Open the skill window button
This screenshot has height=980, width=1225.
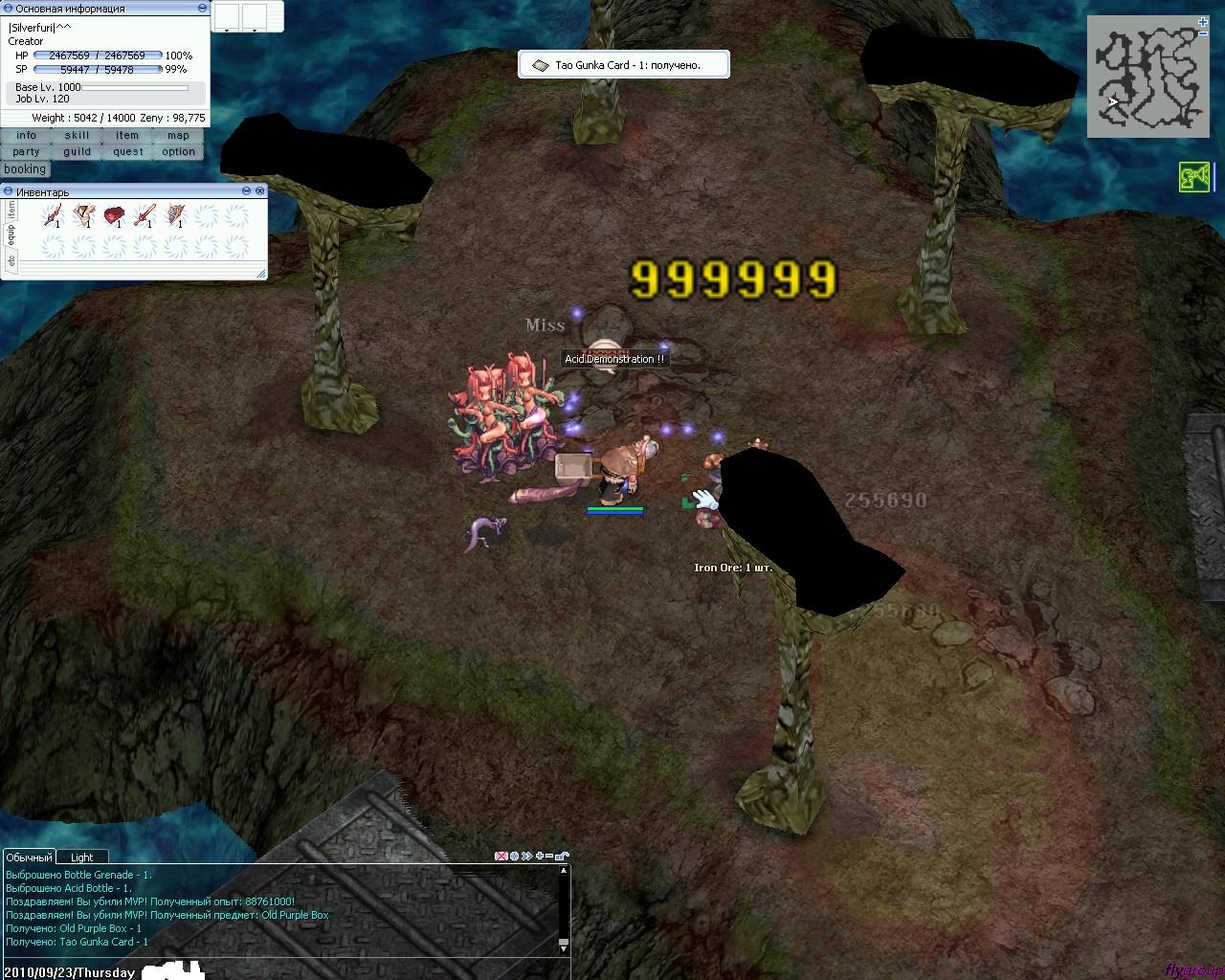tap(77, 136)
